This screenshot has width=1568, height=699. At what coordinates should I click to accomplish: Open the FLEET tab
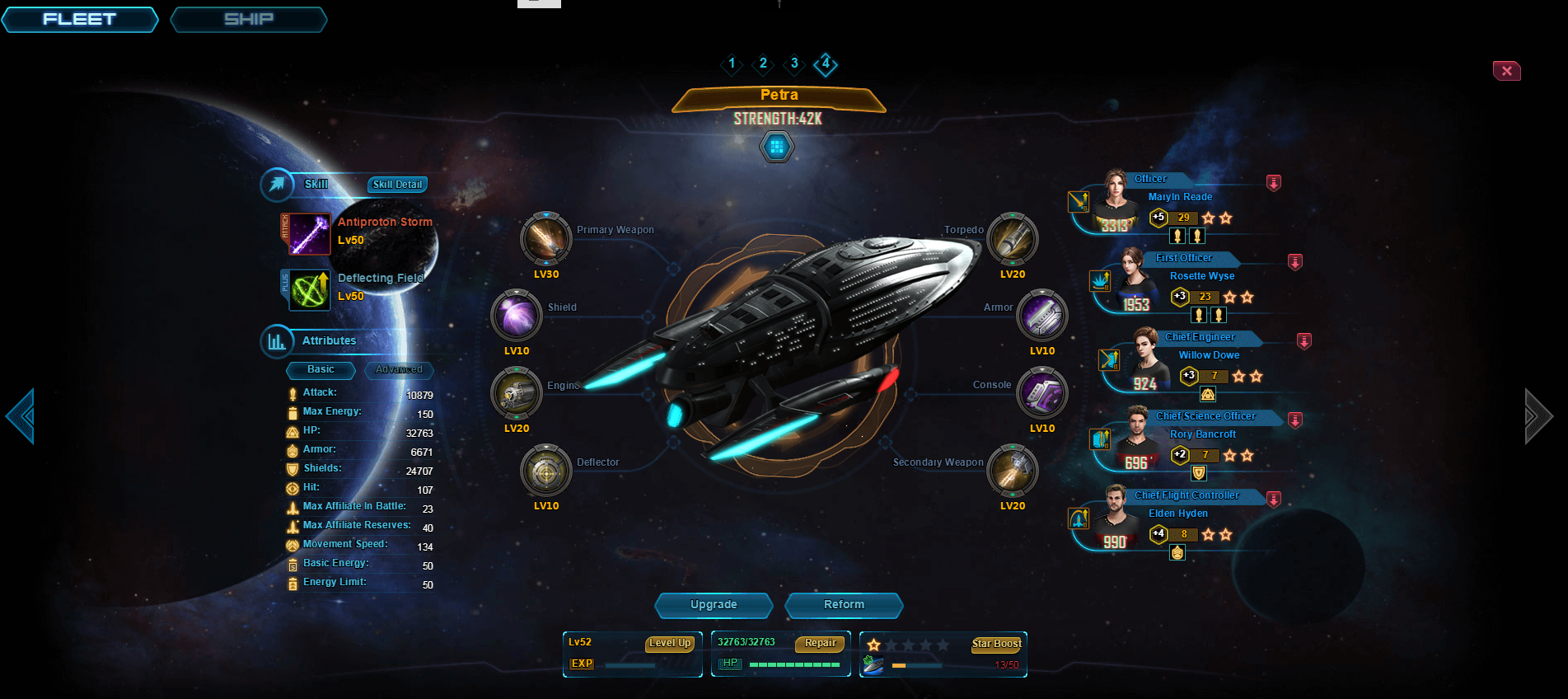click(x=80, y=19)
